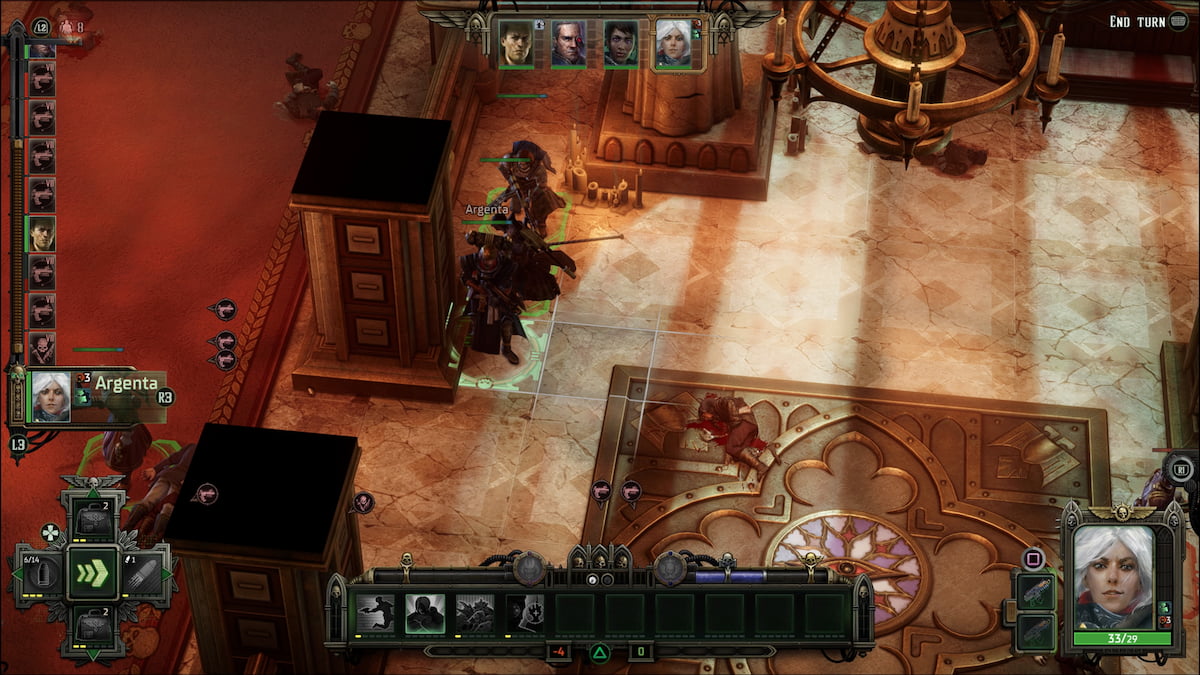Use the lower satchel item slot
The width and height of the screenshot is (1200, 675).
(x=93, y=628)
